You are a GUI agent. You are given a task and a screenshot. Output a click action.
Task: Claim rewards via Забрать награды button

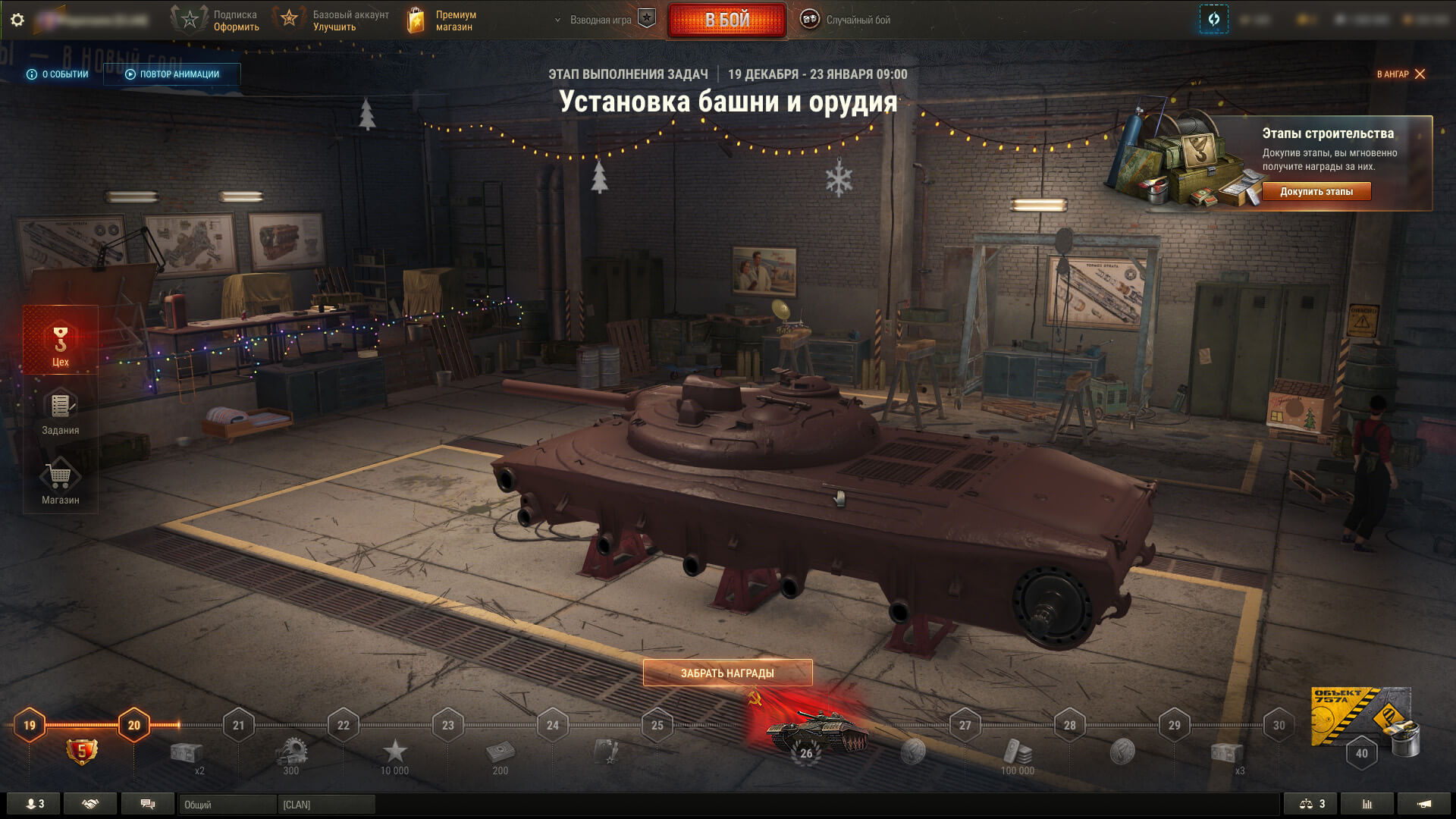[x=727, y=673]
